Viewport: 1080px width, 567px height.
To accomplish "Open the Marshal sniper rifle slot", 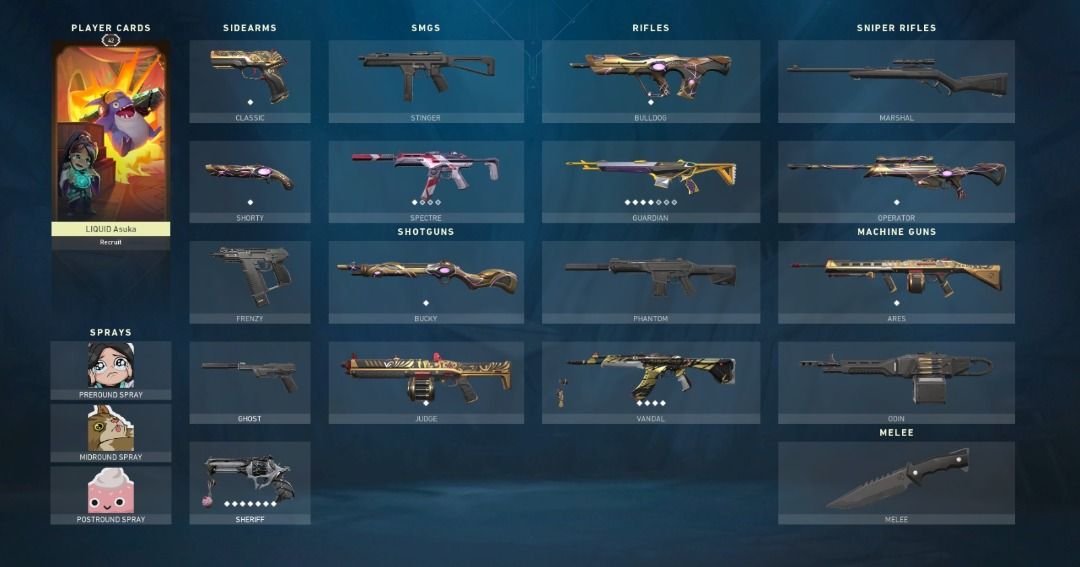I will (x=896, y=80).
